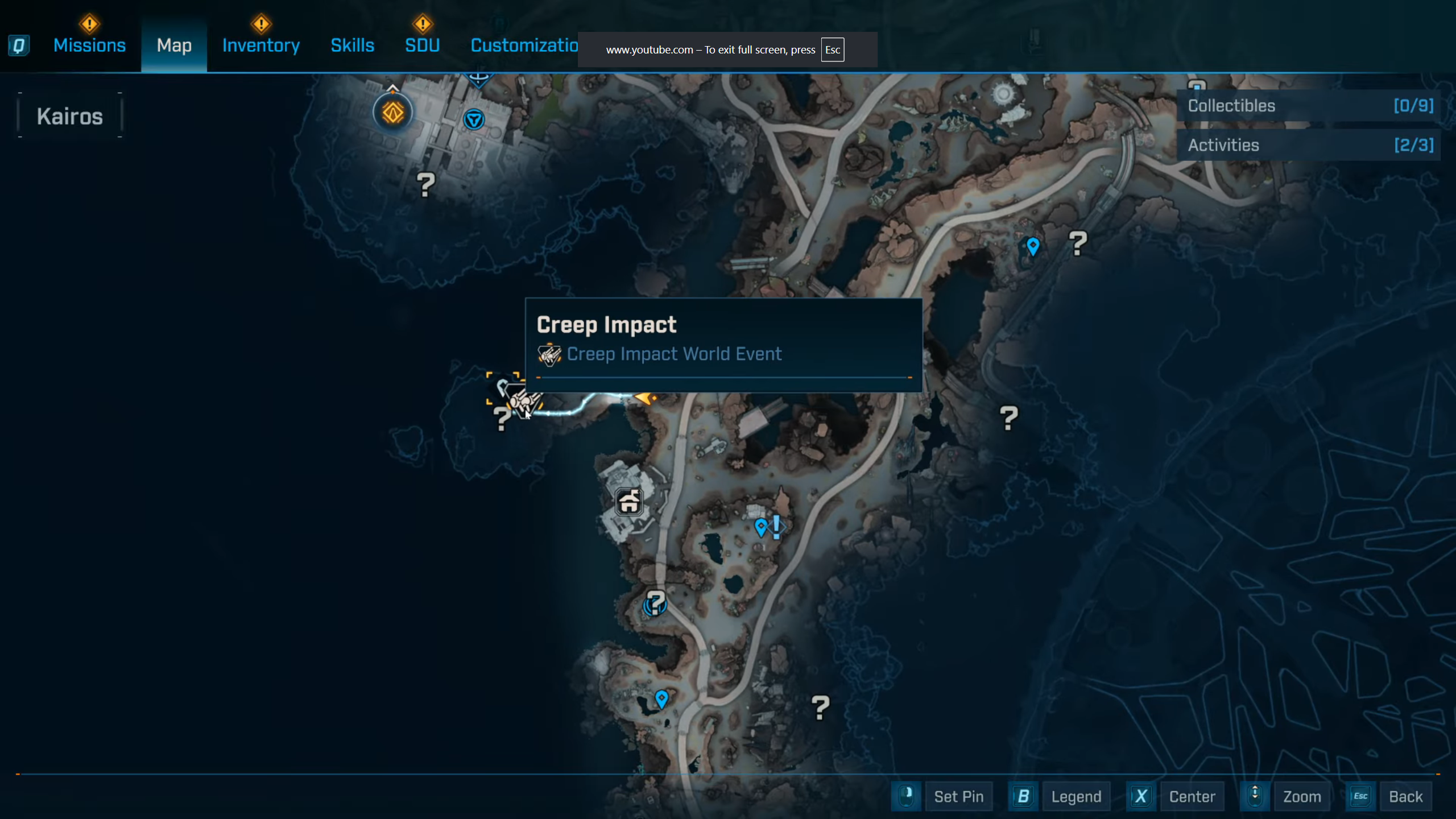Select the Kairos region label

[x=70, y=117]
